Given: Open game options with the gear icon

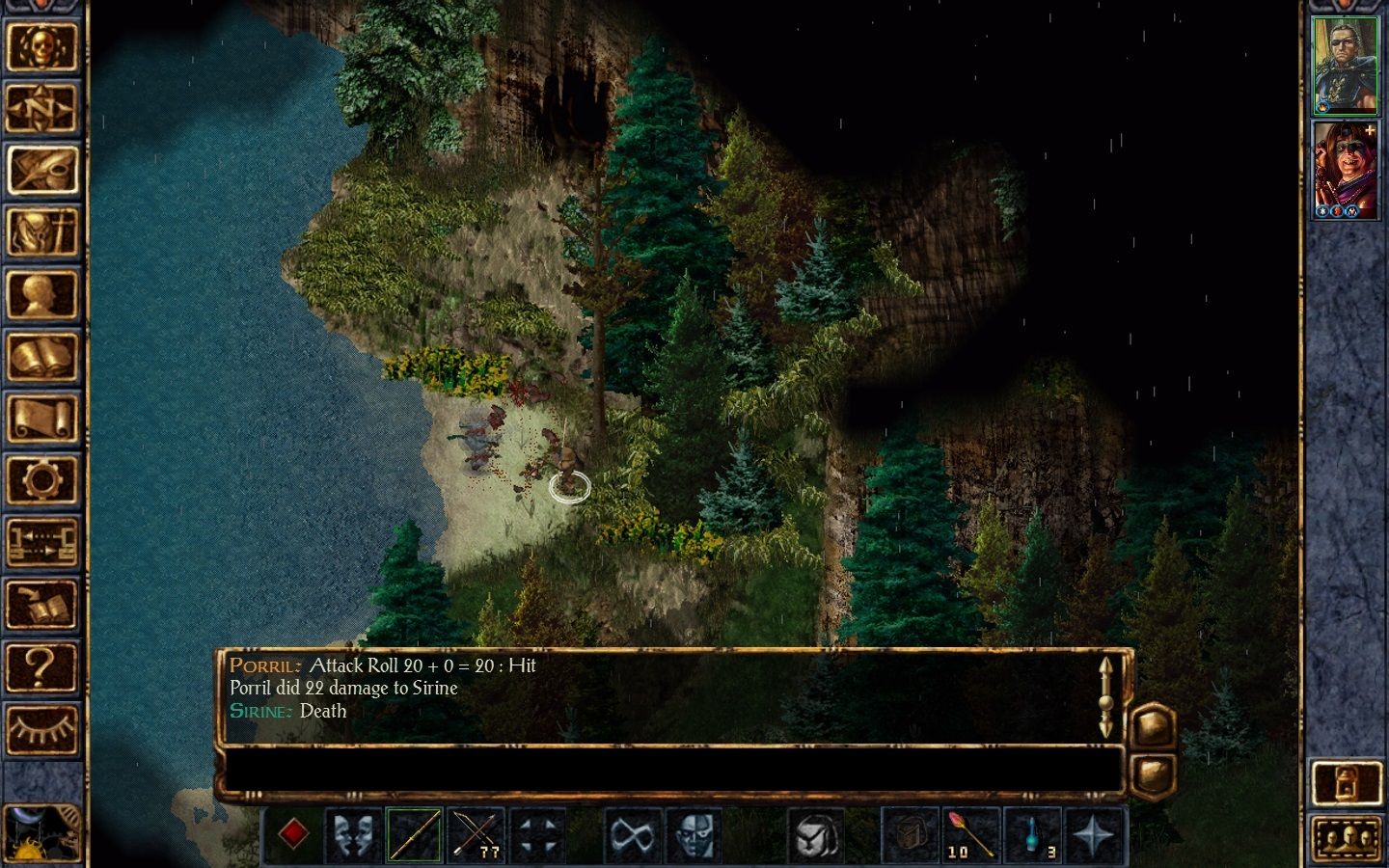Looking at the screenshot, I should 41,479.
